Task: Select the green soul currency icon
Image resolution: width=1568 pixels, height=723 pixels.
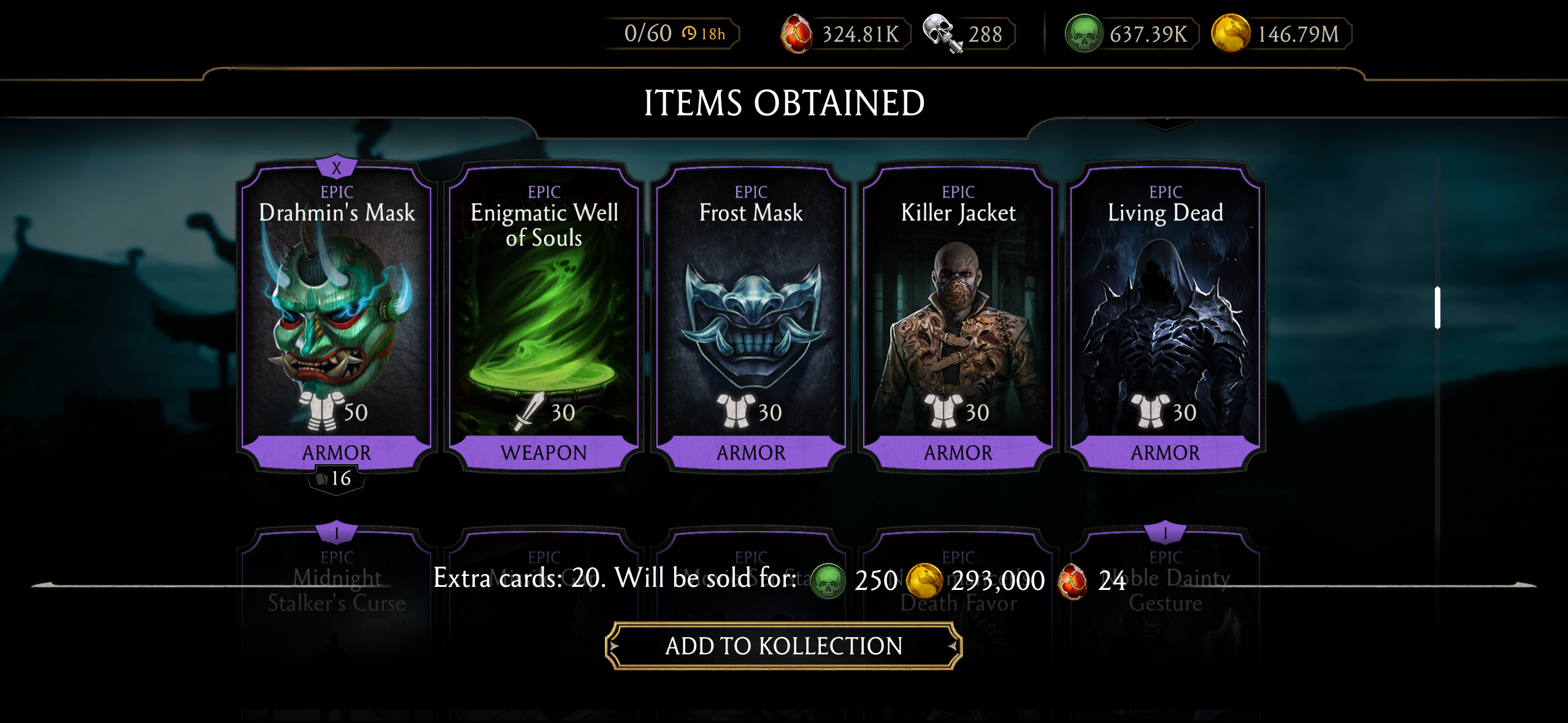Action: coord(1083,33)
